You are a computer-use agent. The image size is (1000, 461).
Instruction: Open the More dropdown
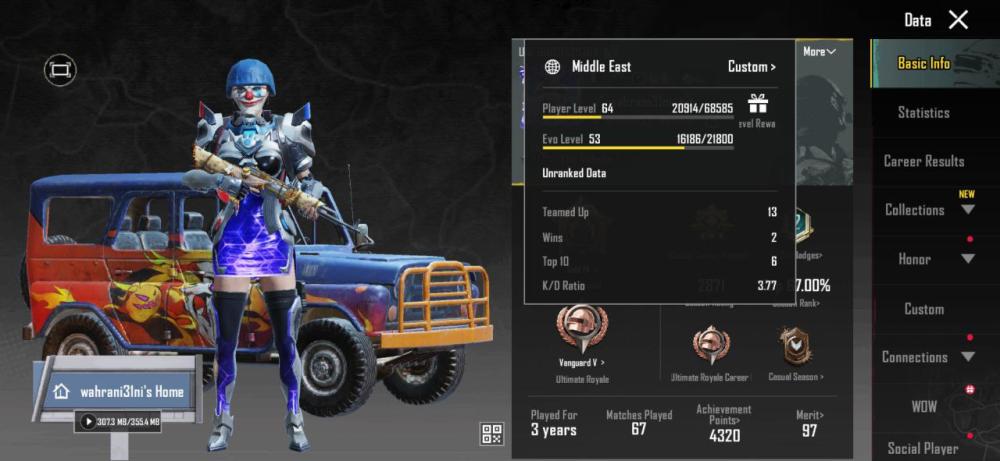coord(819,51)
